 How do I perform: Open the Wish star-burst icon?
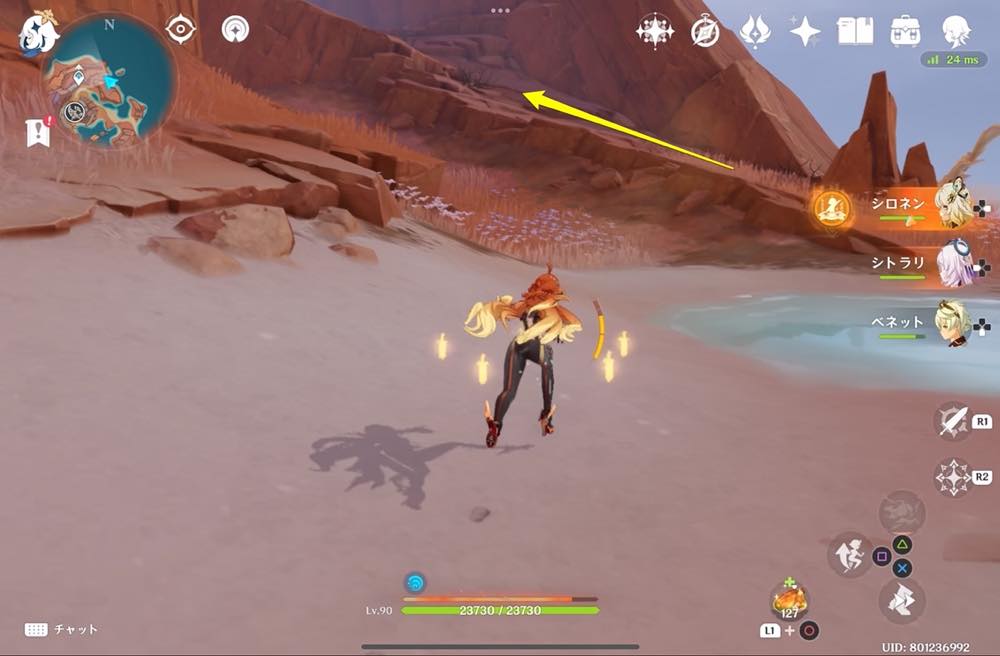(x=655, y=31)
